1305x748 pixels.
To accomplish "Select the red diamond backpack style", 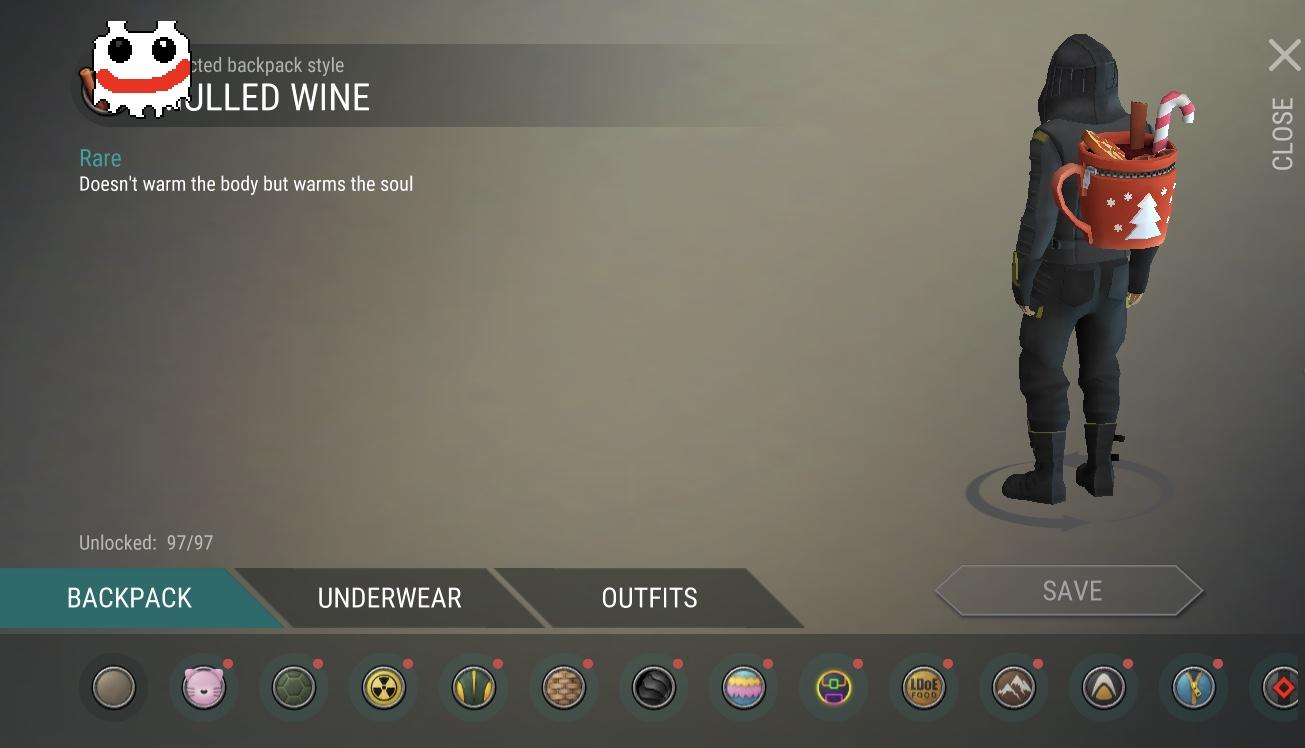I will tap(1280, 688).
